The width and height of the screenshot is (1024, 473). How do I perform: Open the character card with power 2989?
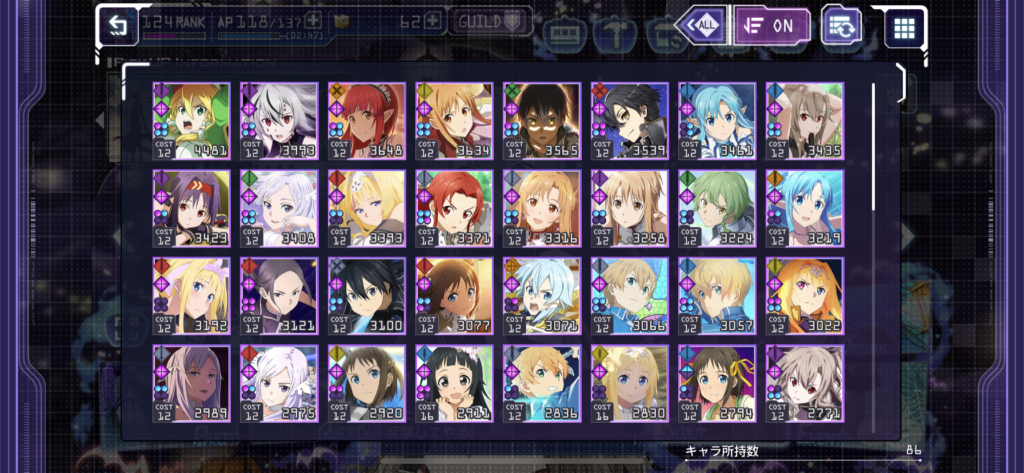tap(191, 383)
